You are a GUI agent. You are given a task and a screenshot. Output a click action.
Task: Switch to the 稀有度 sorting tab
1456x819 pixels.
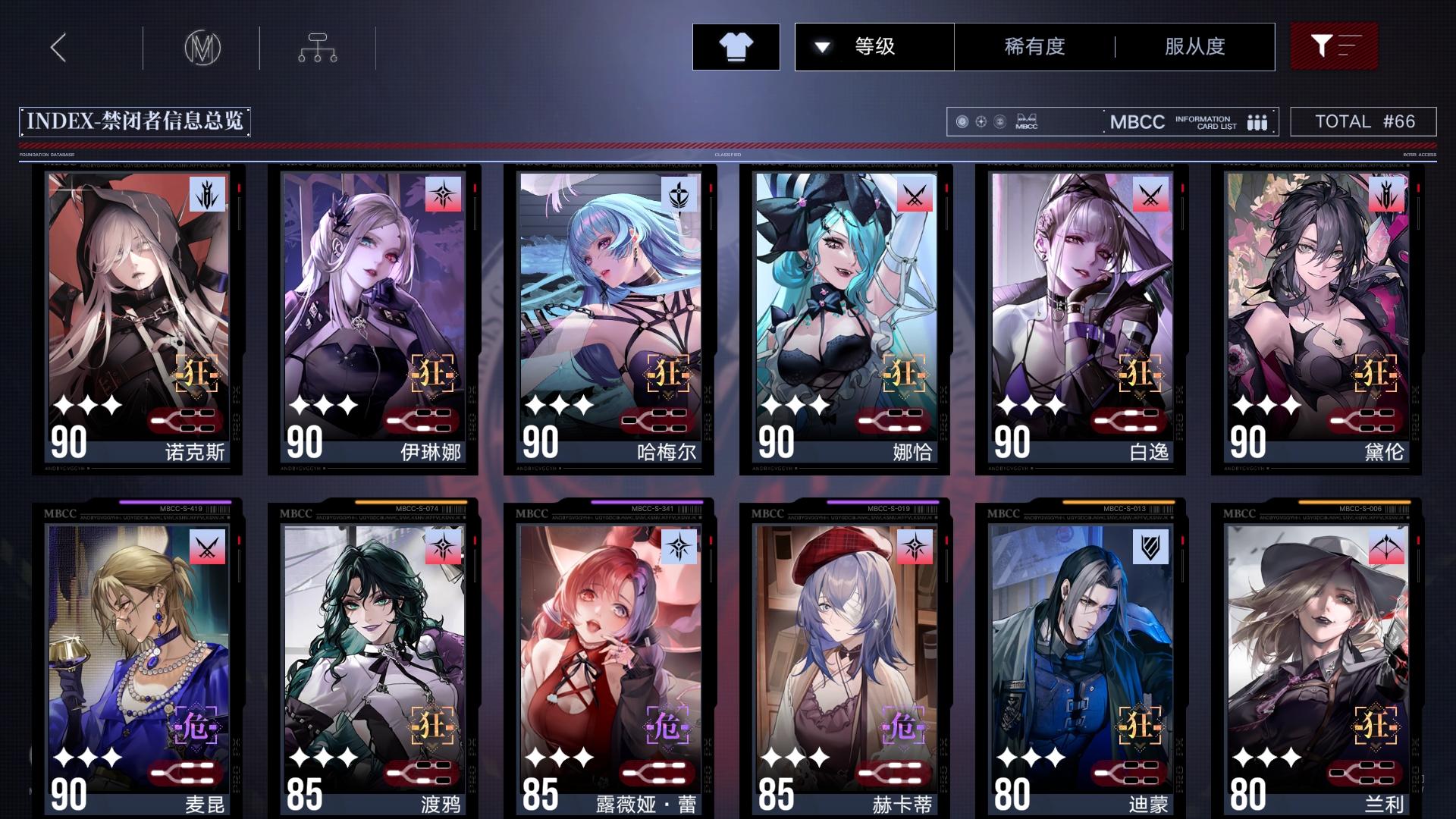pos(1034,46)
